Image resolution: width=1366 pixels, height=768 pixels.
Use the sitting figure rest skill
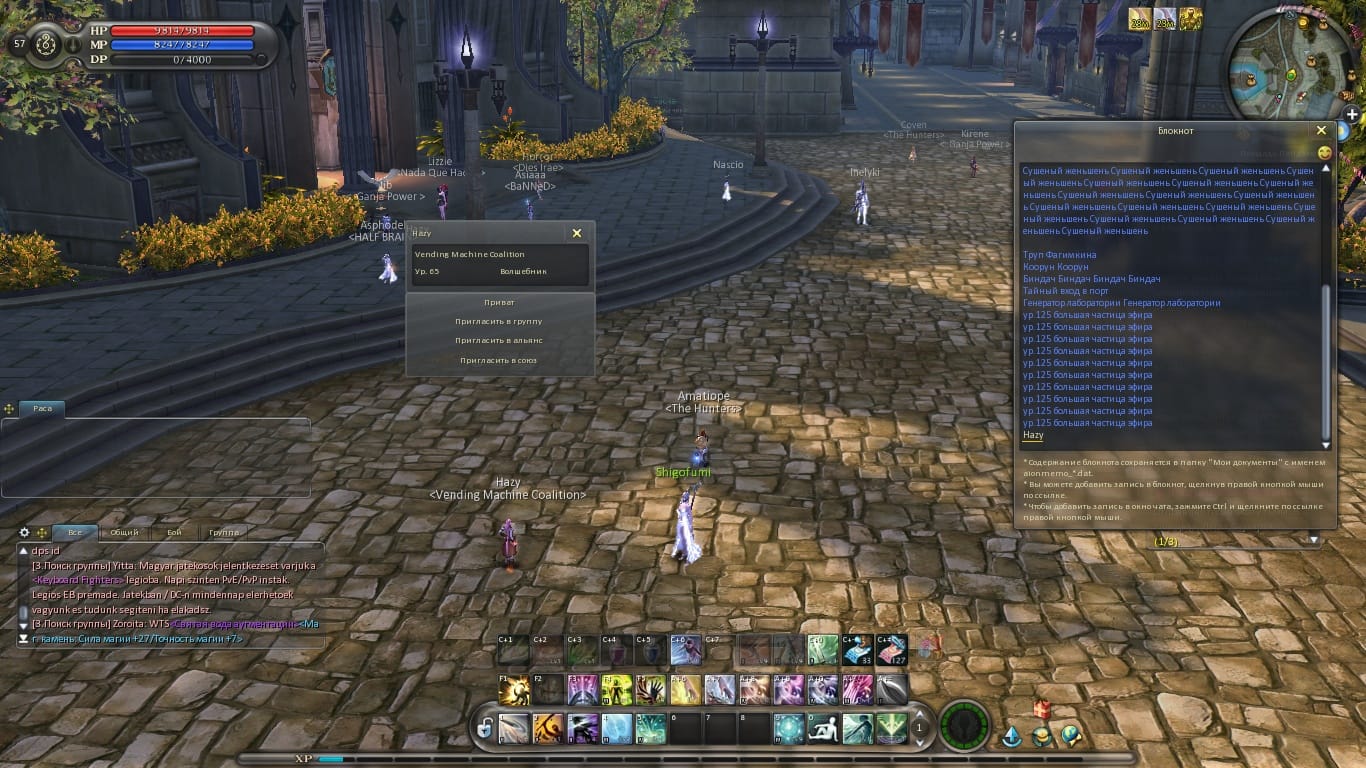coord(823,728)
